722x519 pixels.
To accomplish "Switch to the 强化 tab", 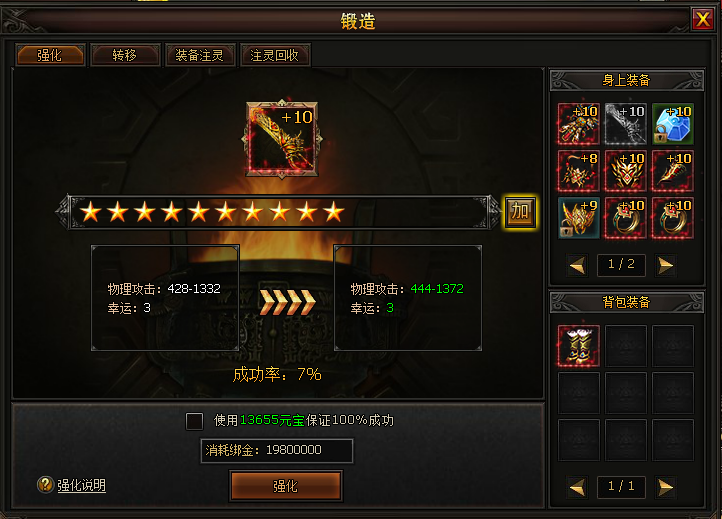I will (48, 55).
